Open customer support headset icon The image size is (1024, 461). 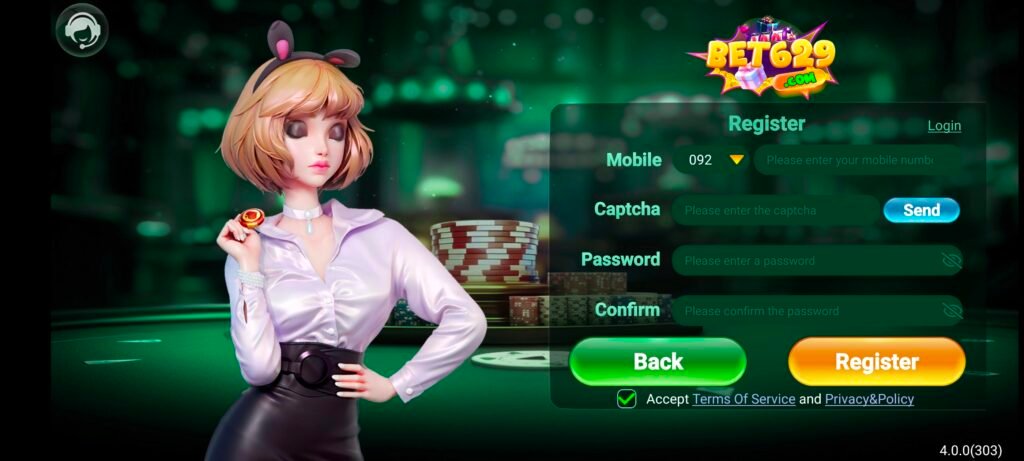click(x=81, y=31)
